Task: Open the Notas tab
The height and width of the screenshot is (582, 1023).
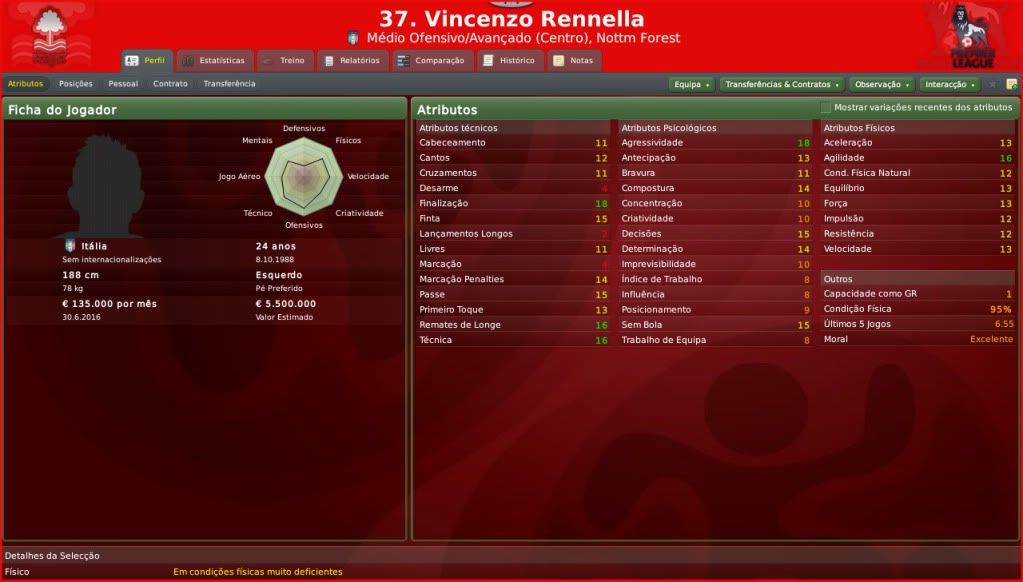Action: coord(573,61)
